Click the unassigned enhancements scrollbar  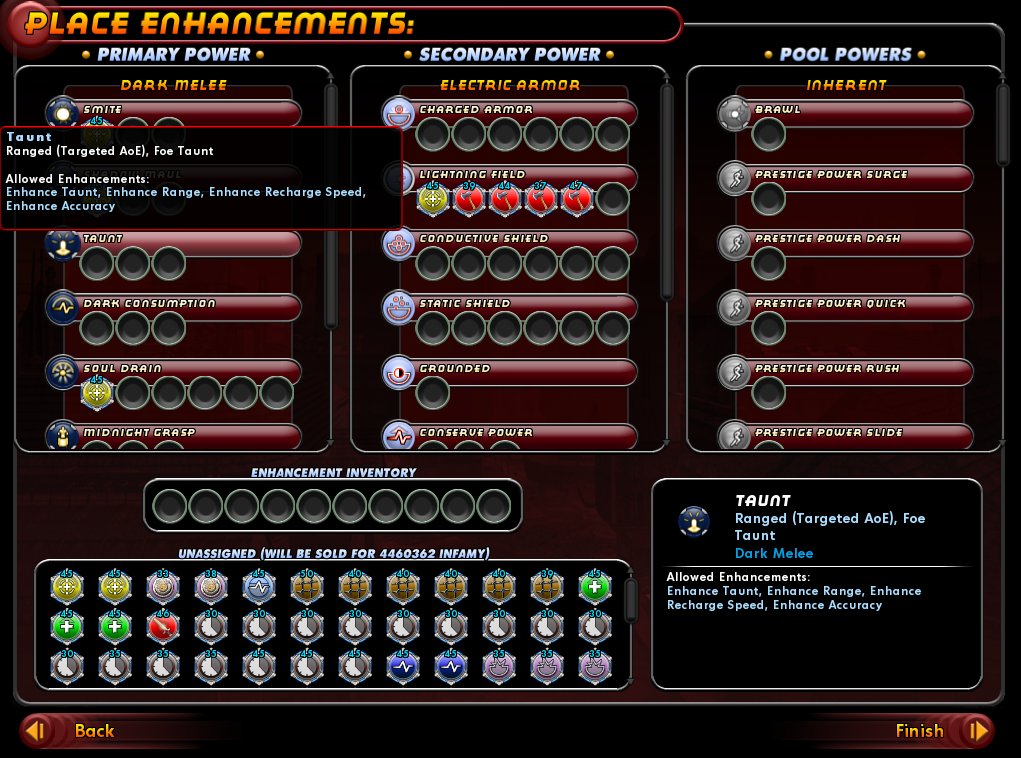click(x=631, y=600)
